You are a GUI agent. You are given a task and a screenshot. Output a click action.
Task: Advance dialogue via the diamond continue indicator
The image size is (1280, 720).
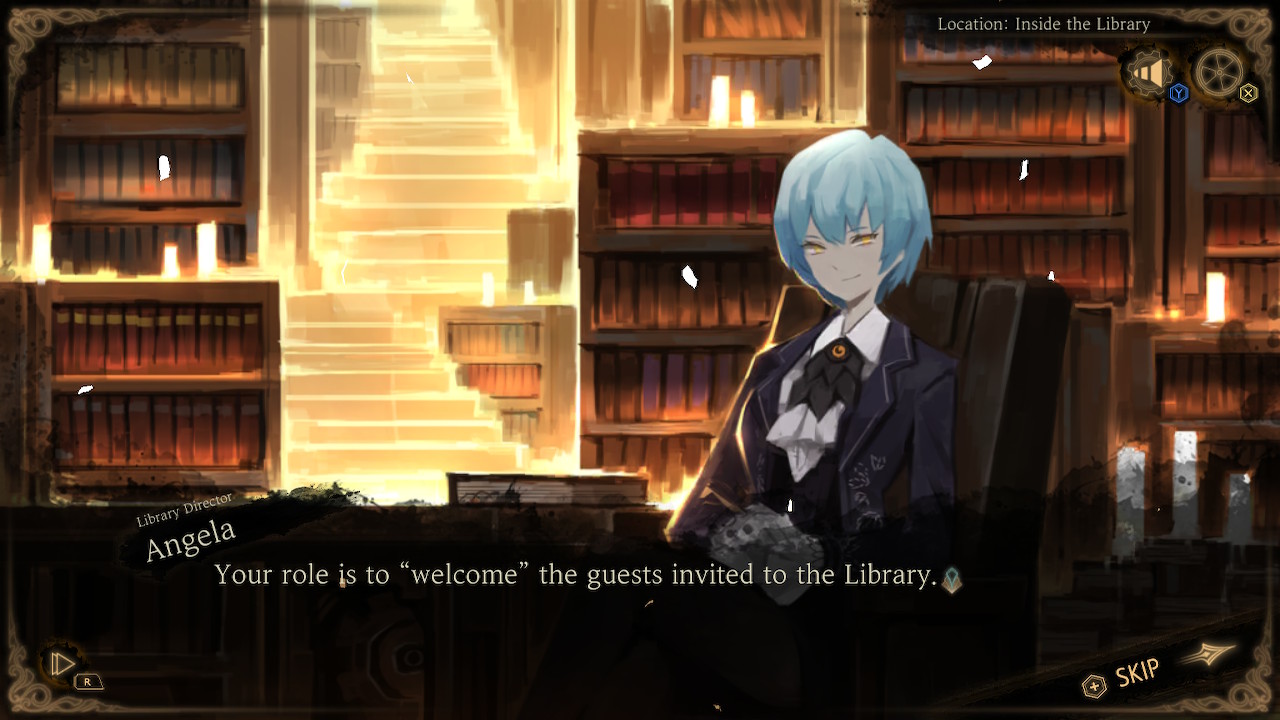click(950, 578)
